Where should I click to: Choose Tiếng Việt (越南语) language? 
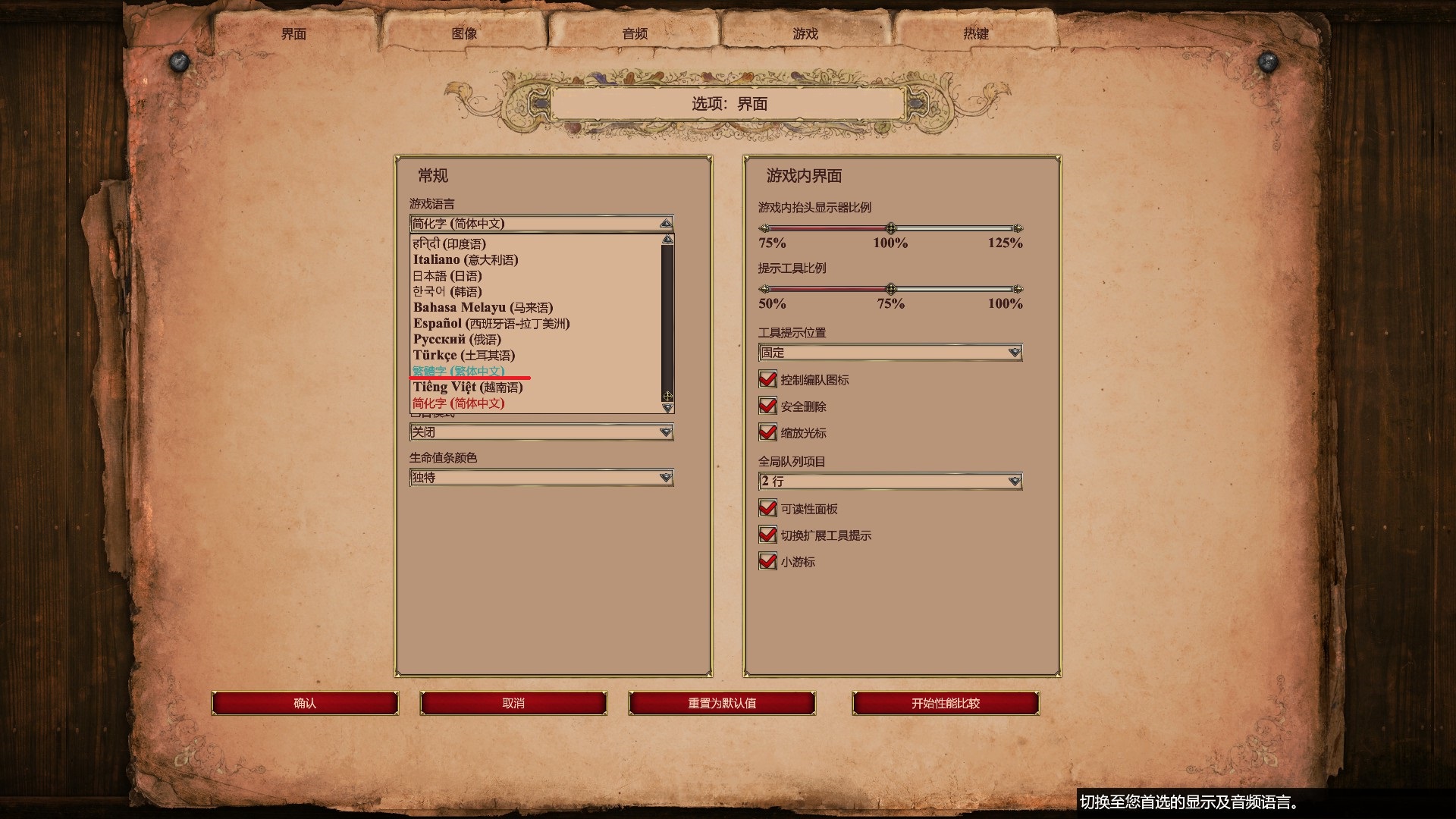pos(468,388)
